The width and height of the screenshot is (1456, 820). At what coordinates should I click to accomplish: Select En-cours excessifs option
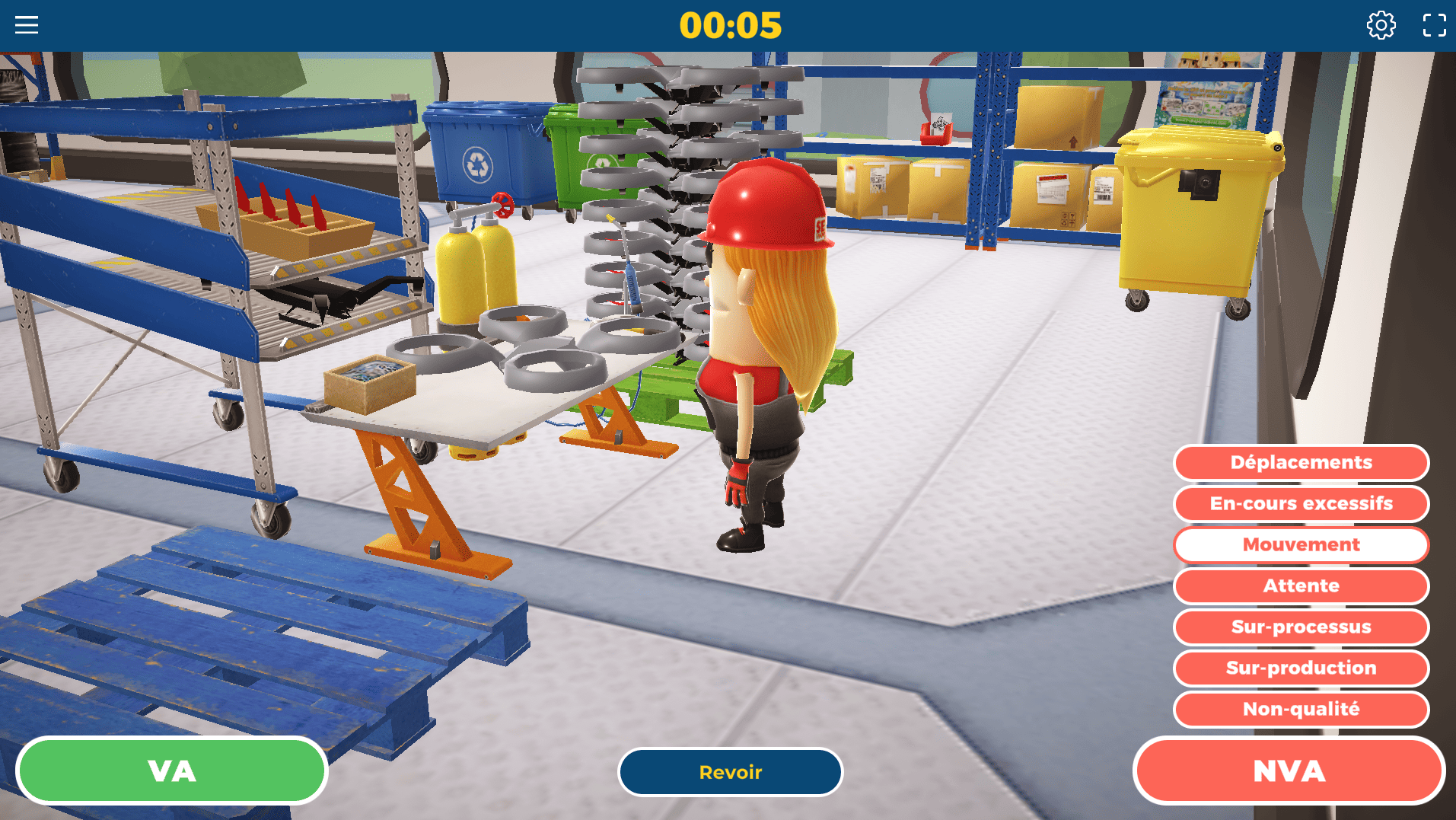[1301, 503]
